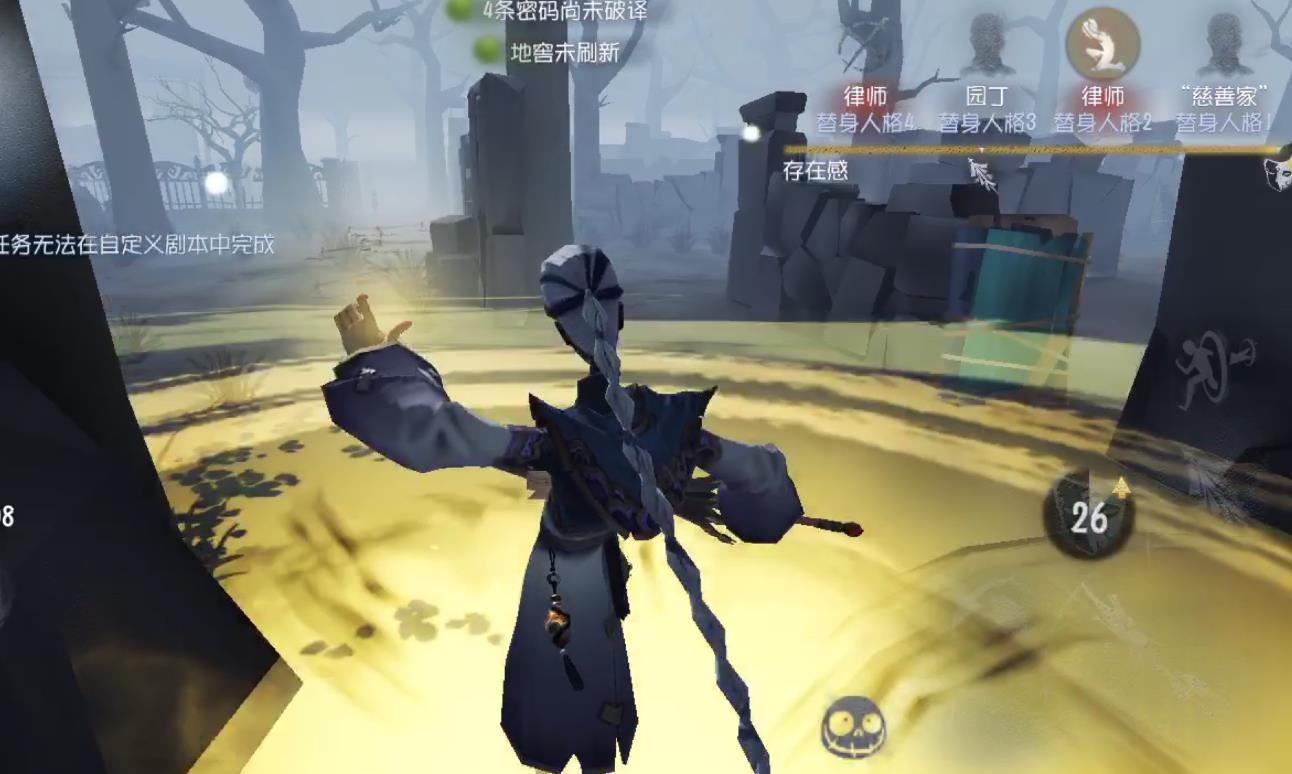
Task: Click the mask icon beside the presence bar
Action: point(1281,174)
